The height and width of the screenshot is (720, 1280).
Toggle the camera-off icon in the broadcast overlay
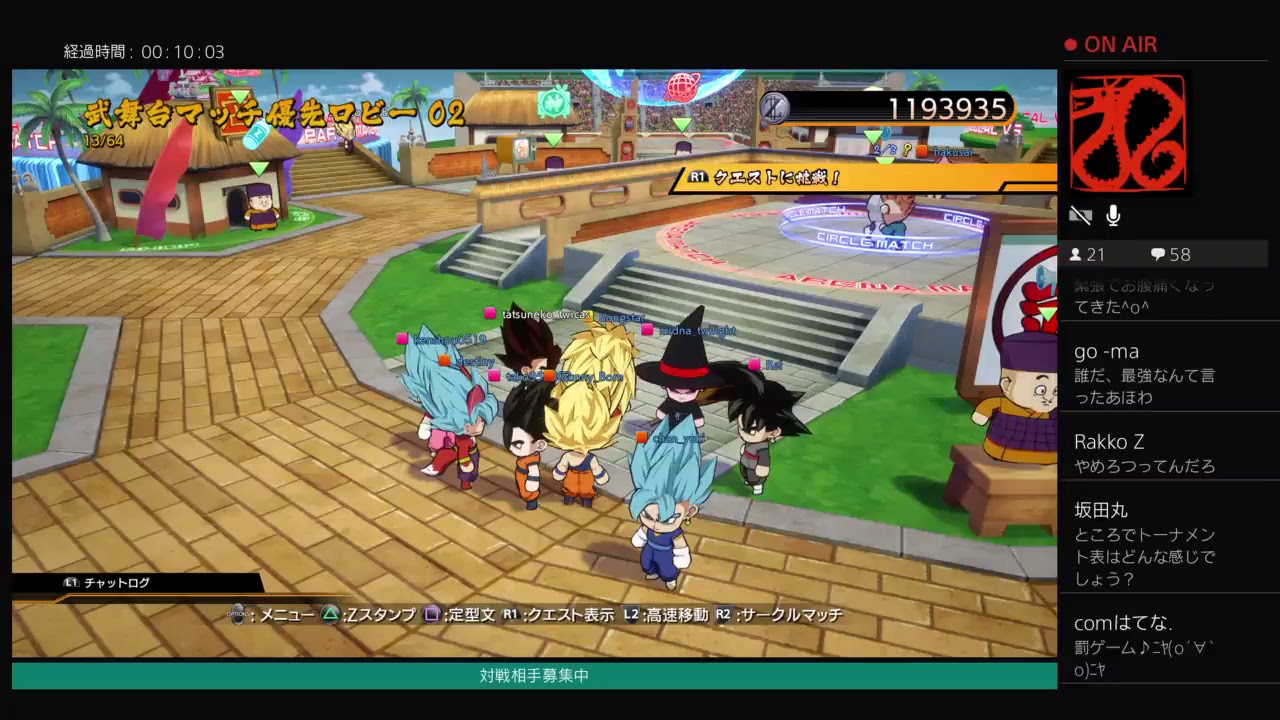[x=1081, y=214]
